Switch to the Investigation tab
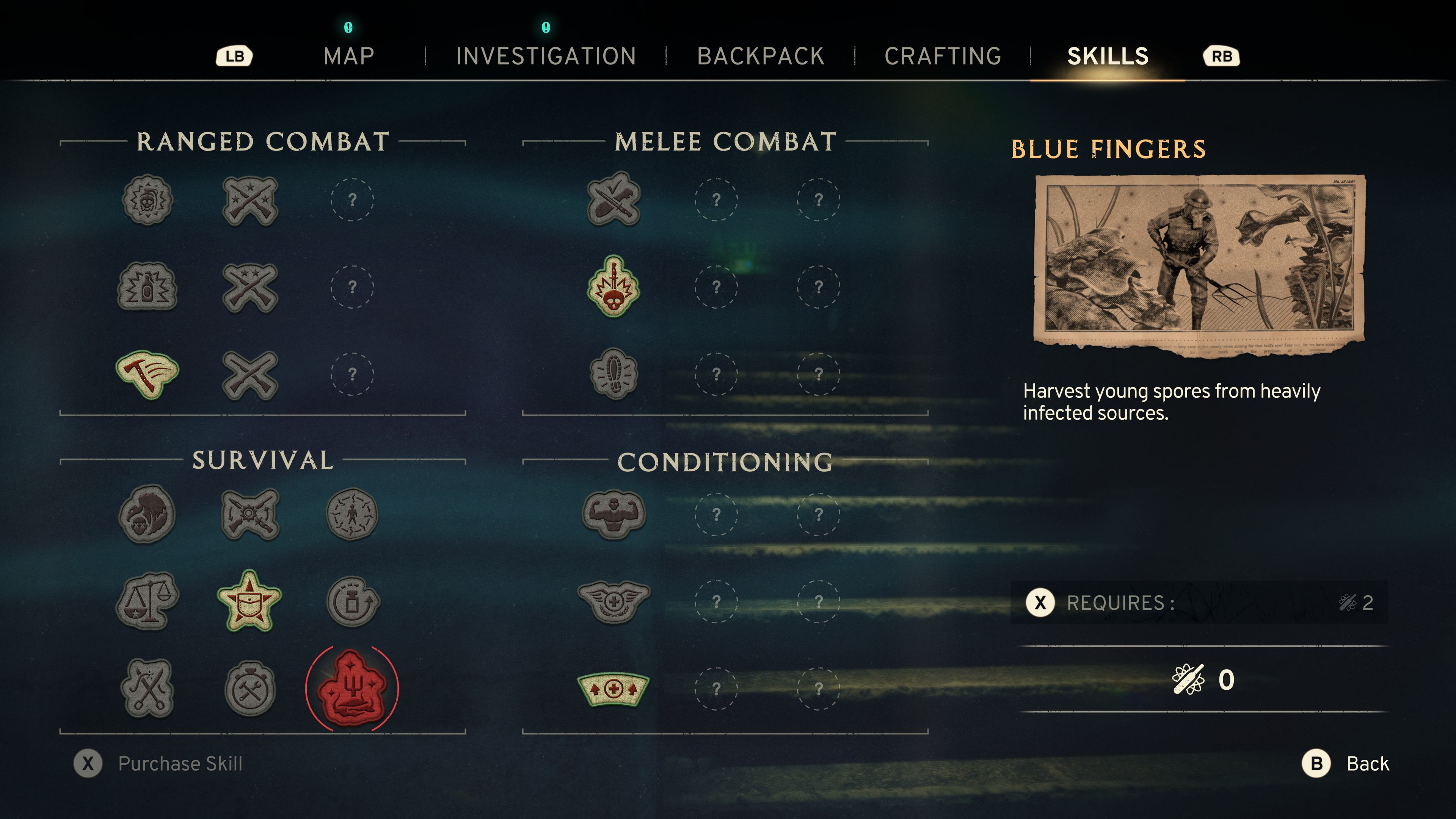 [546, 56]
